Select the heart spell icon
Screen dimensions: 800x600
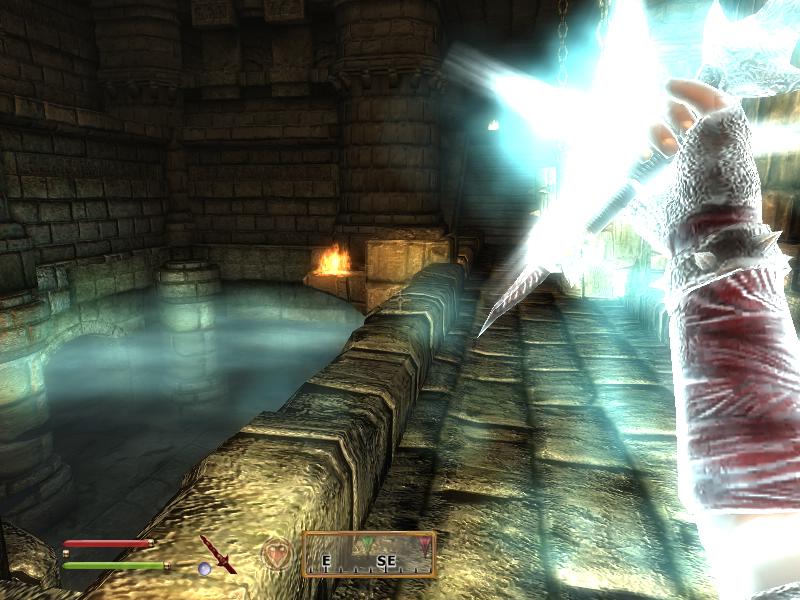276,553
